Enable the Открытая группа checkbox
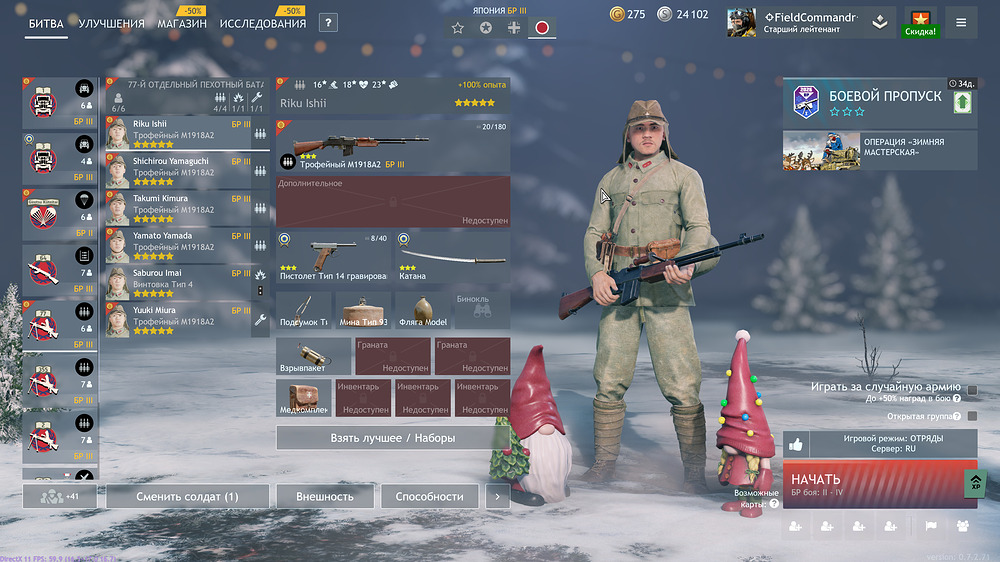The image size is (1000, 562). coord(972,416)
